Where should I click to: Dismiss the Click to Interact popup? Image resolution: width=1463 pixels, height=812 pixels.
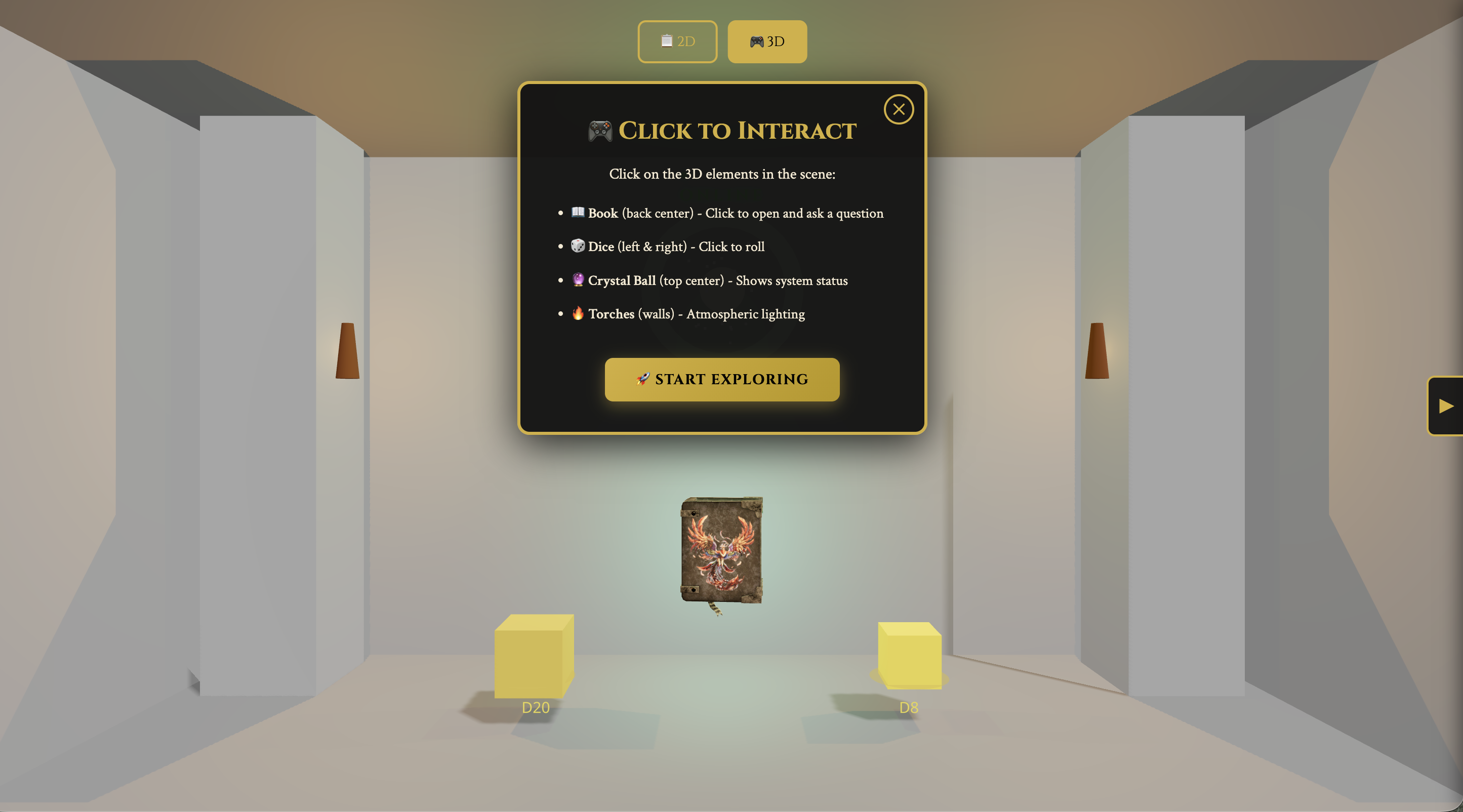[899, 109]
